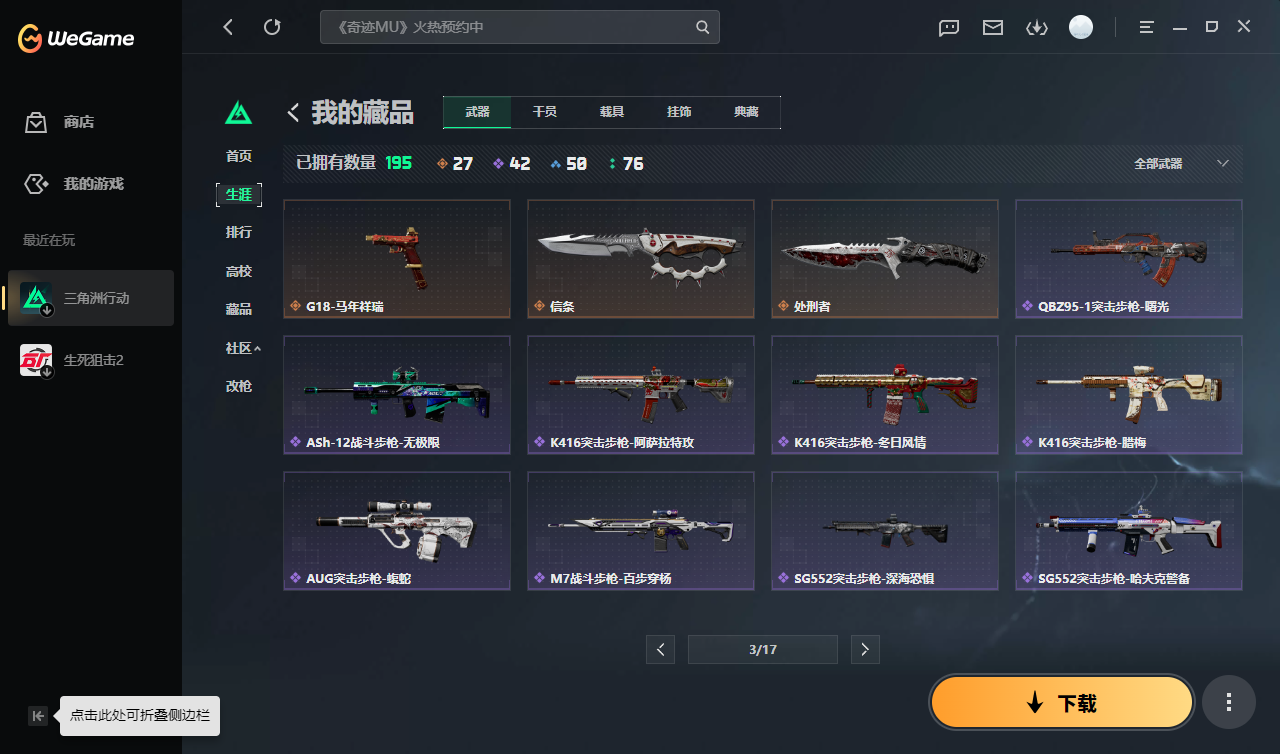Click the green Delta Force logo above 首页

coord(239,113)
